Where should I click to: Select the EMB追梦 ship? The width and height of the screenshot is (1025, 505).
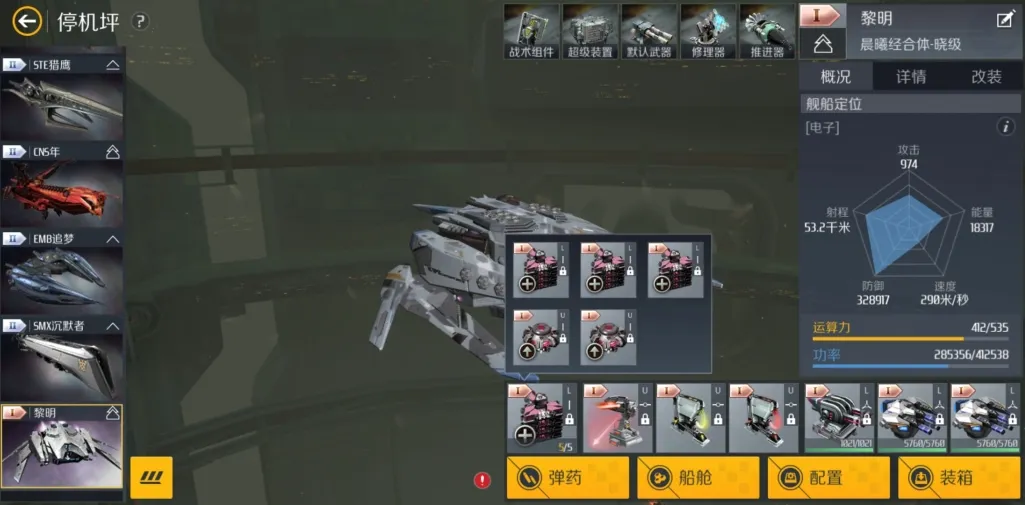click(62, 272)
